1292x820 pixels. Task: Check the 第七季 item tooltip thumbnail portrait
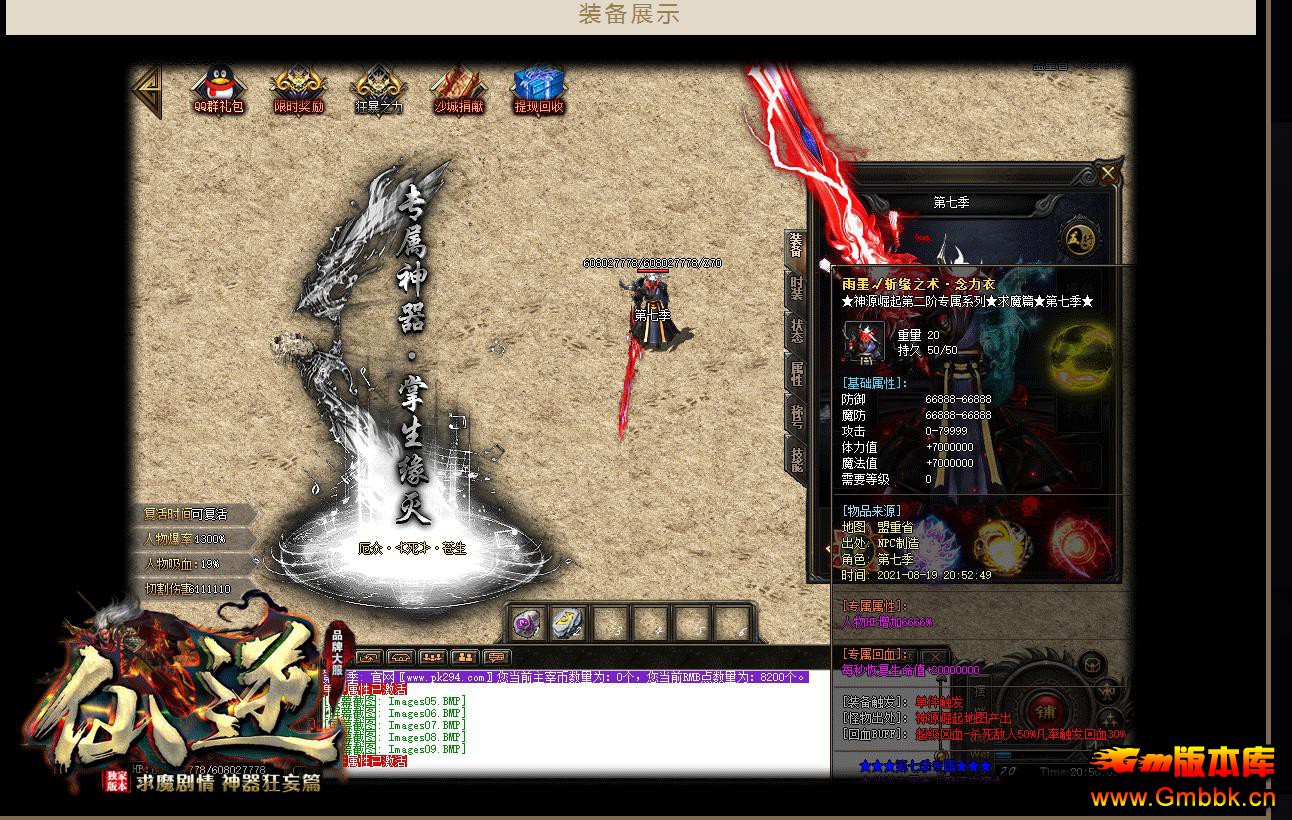864,342
